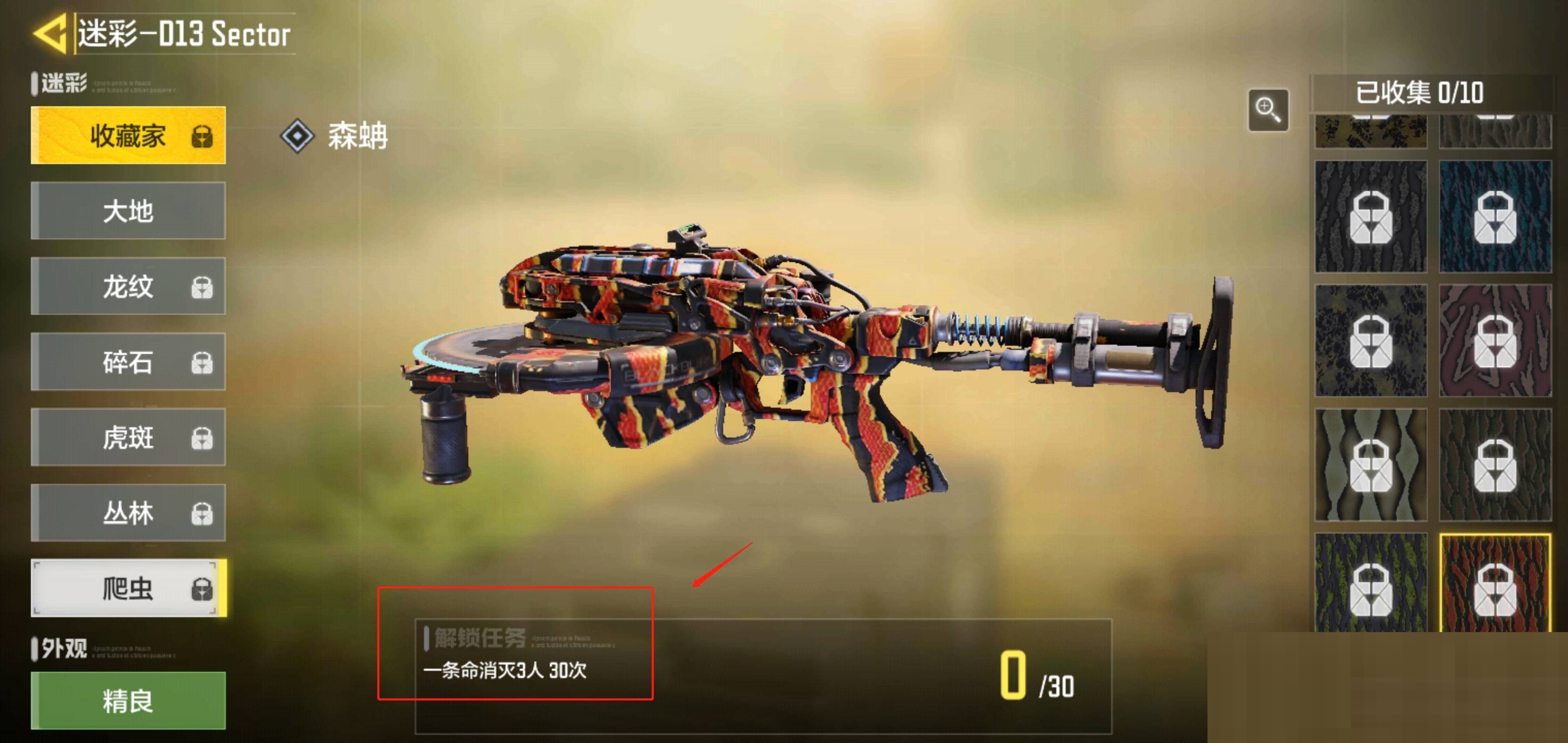Switch to the 丛林 camo category
The image size is (1568, 743).
[x=128, y=513]
